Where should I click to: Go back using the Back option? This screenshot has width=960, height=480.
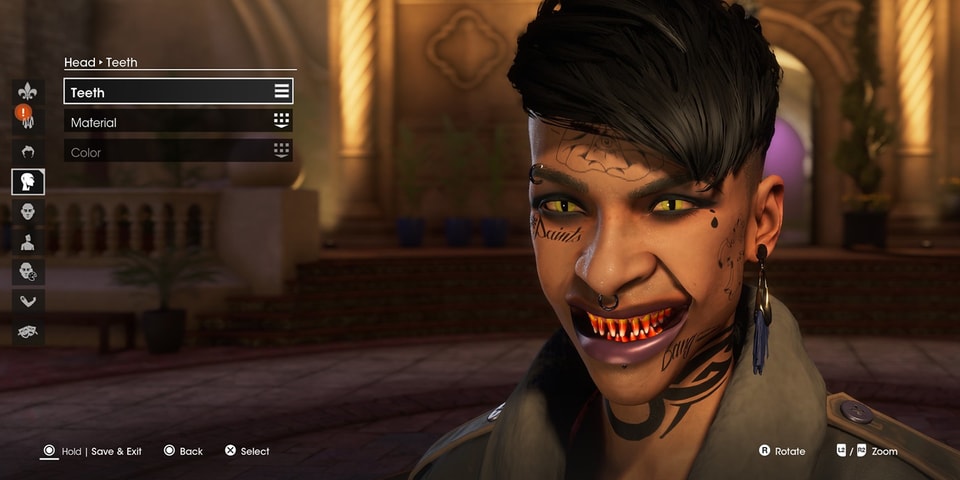190,452
